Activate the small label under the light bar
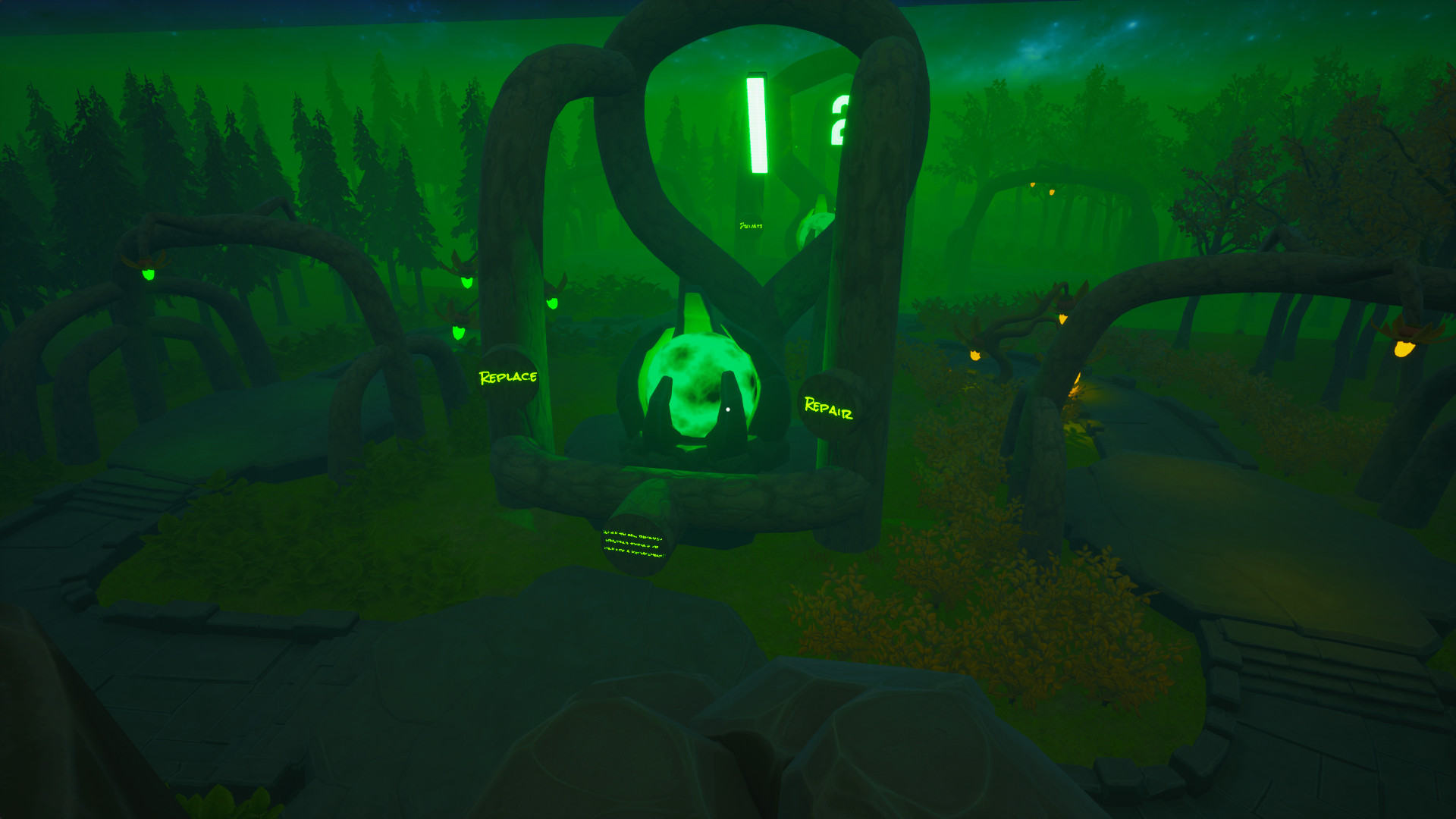 coord(752,225)
